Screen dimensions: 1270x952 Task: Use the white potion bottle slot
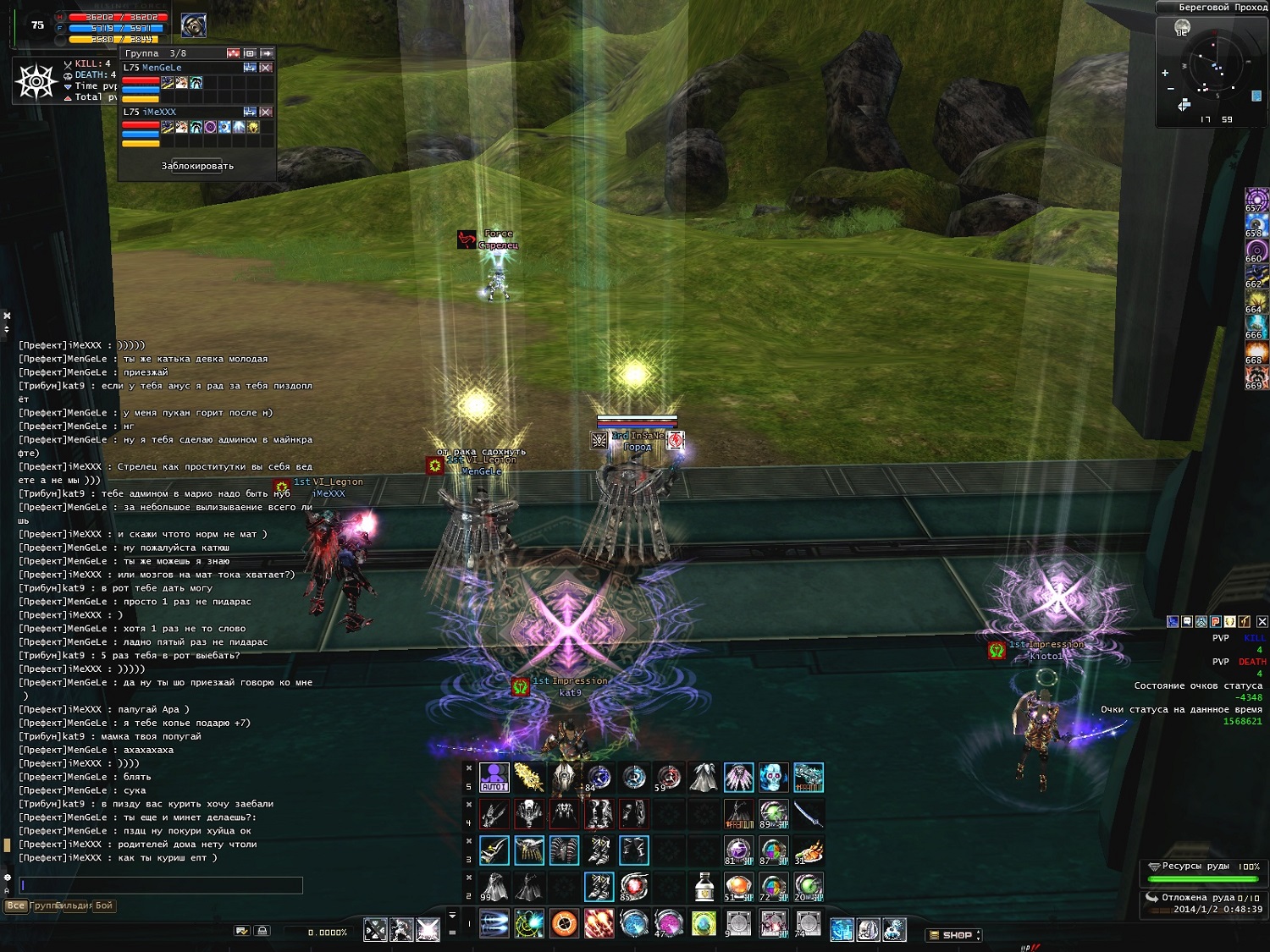coord(704,887)
